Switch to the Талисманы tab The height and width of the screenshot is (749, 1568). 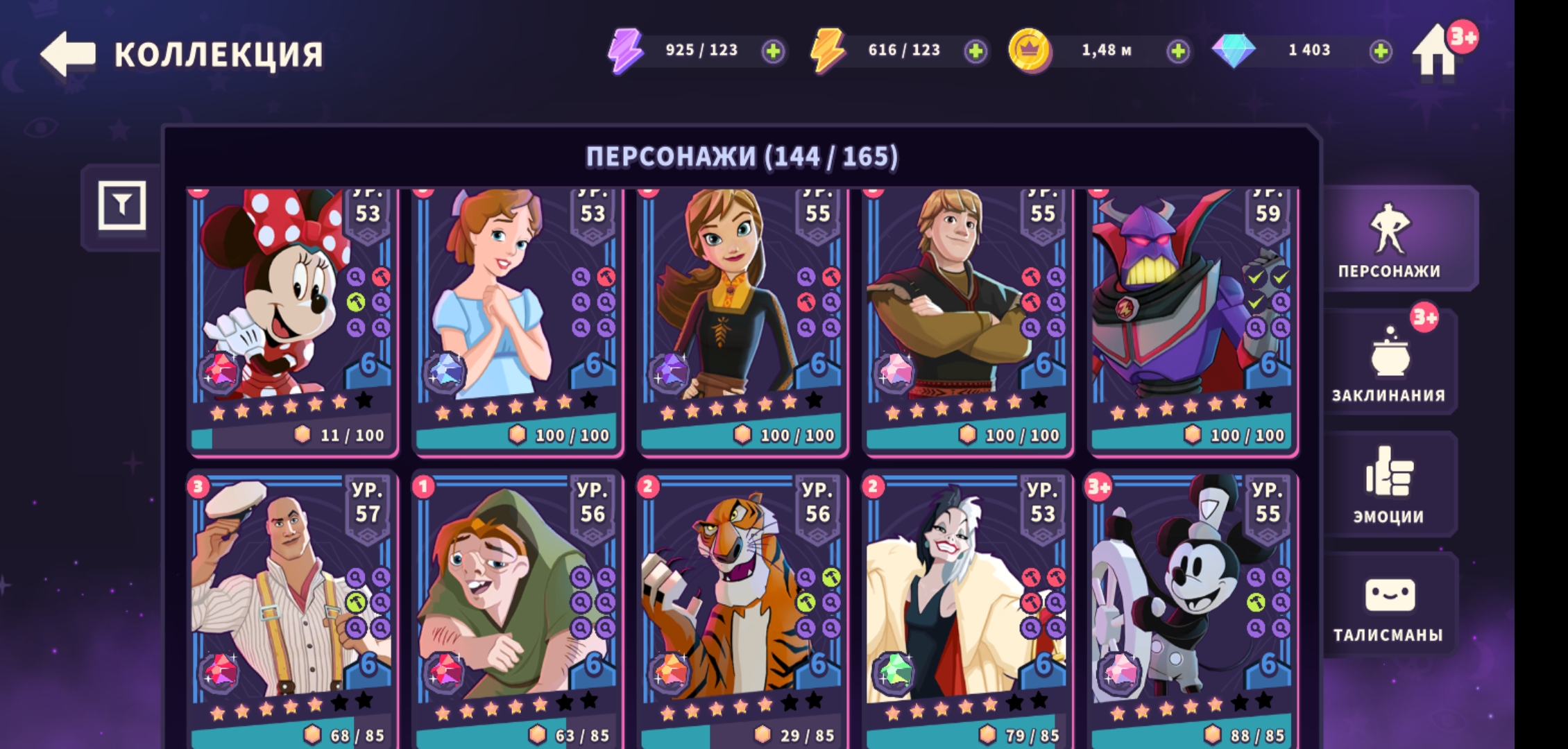pos(1389,607)
